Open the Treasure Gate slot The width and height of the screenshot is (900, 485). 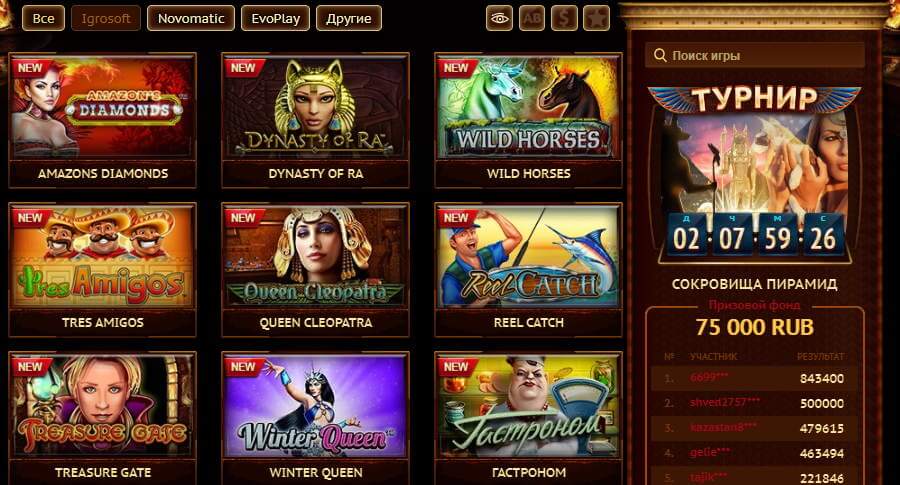click(x=103, y=407)
